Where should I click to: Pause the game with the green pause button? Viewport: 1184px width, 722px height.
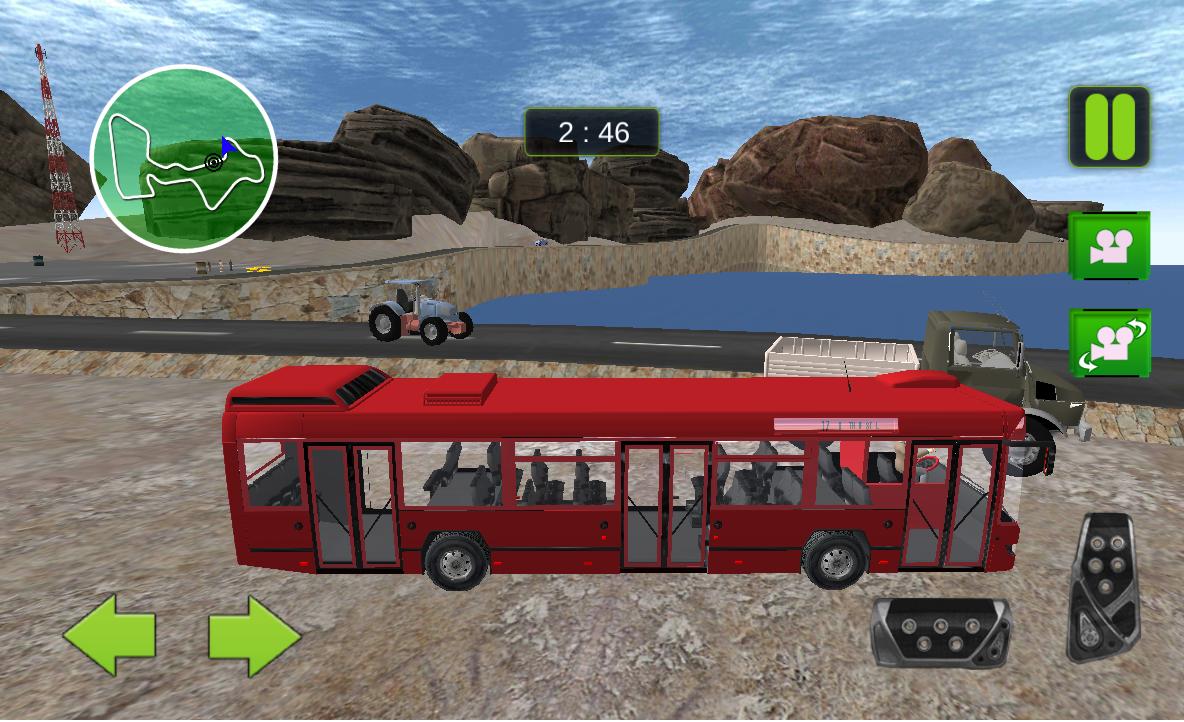pyautogui.click(x=1109, y=126)
